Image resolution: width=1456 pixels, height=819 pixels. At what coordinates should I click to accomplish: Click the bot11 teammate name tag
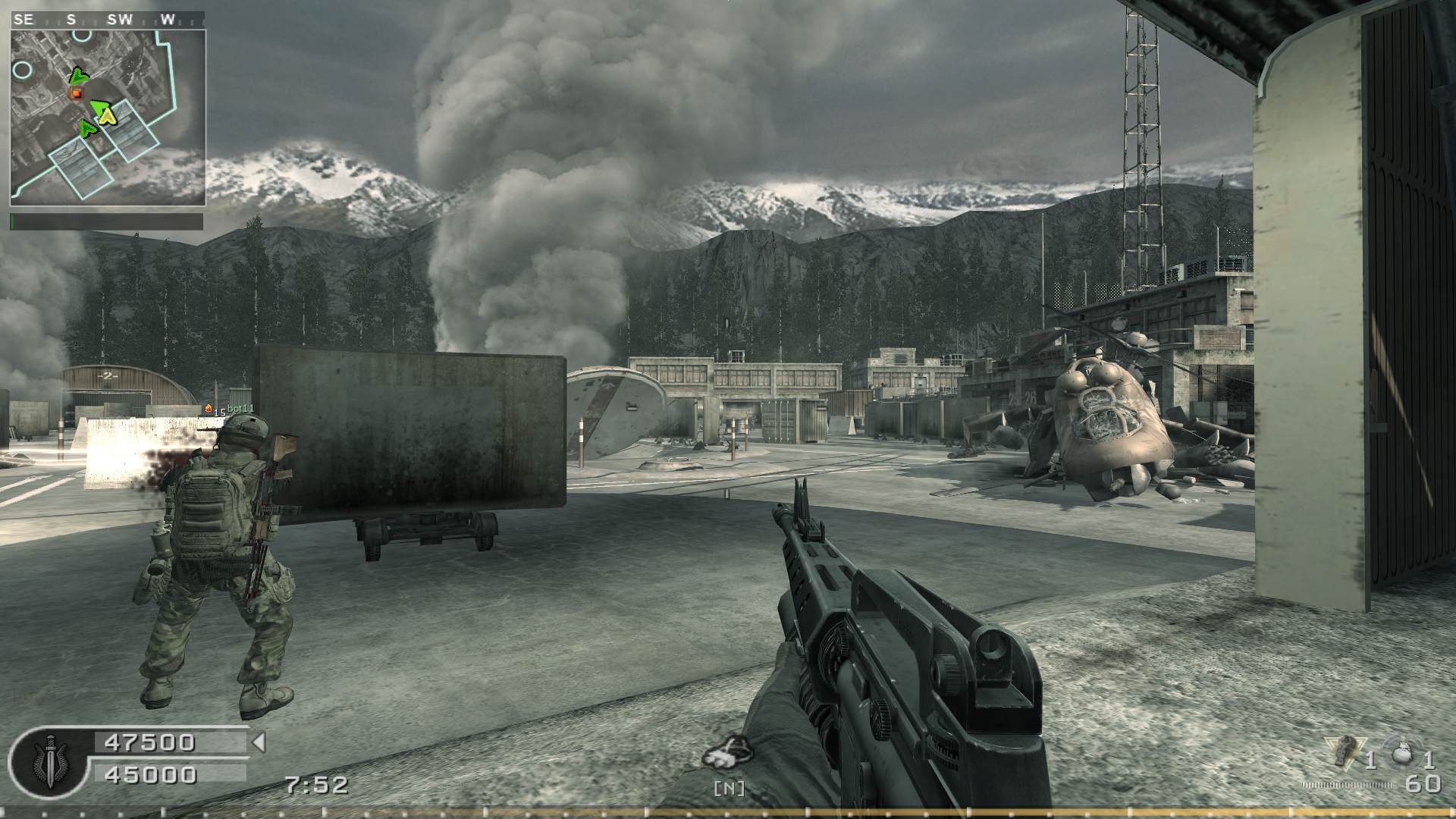[240, 409]
